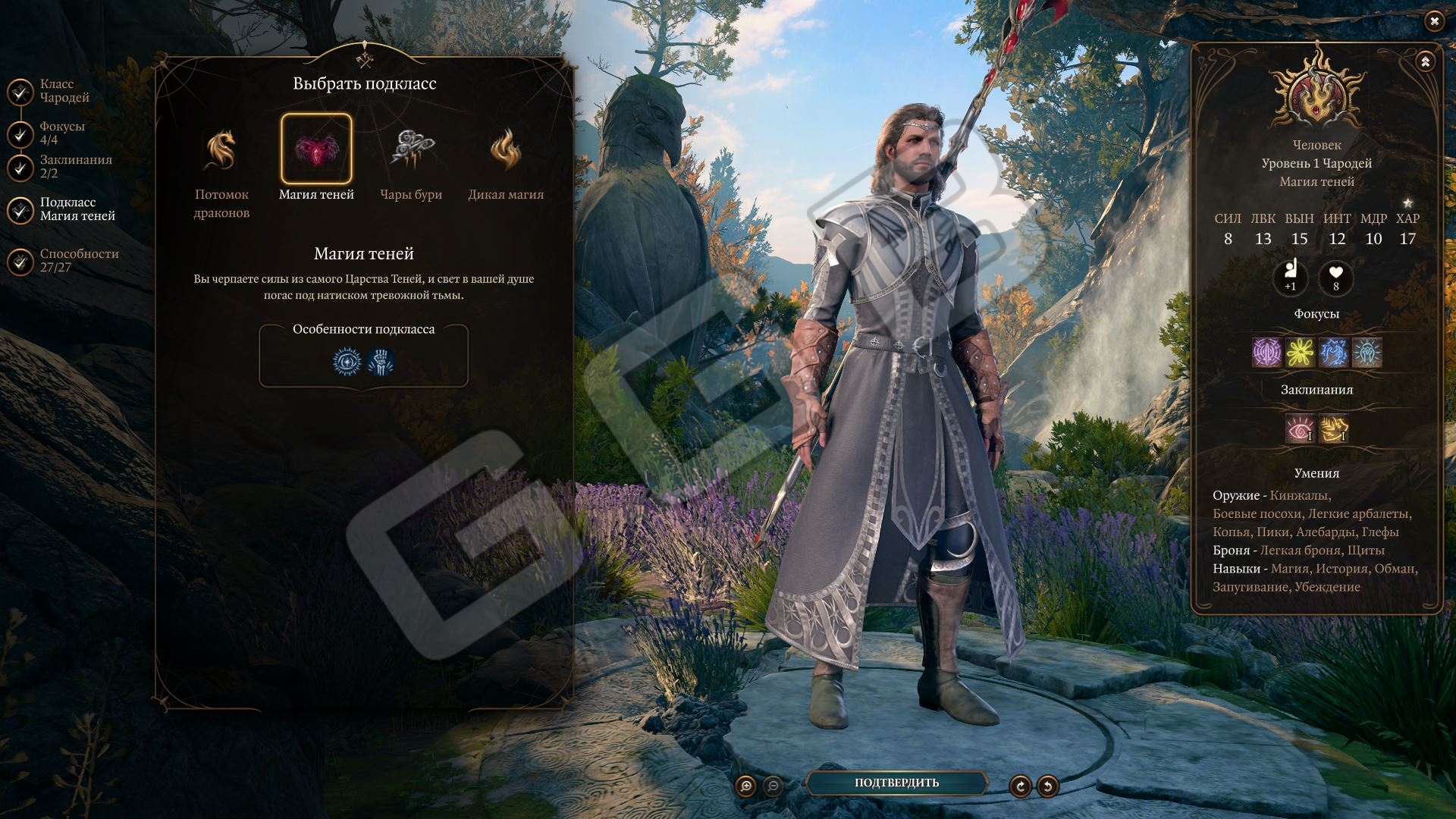Inspect the skeletal hand subclass feature
The width and height of the screenshot is (1456, 819).
pos(381,362)
